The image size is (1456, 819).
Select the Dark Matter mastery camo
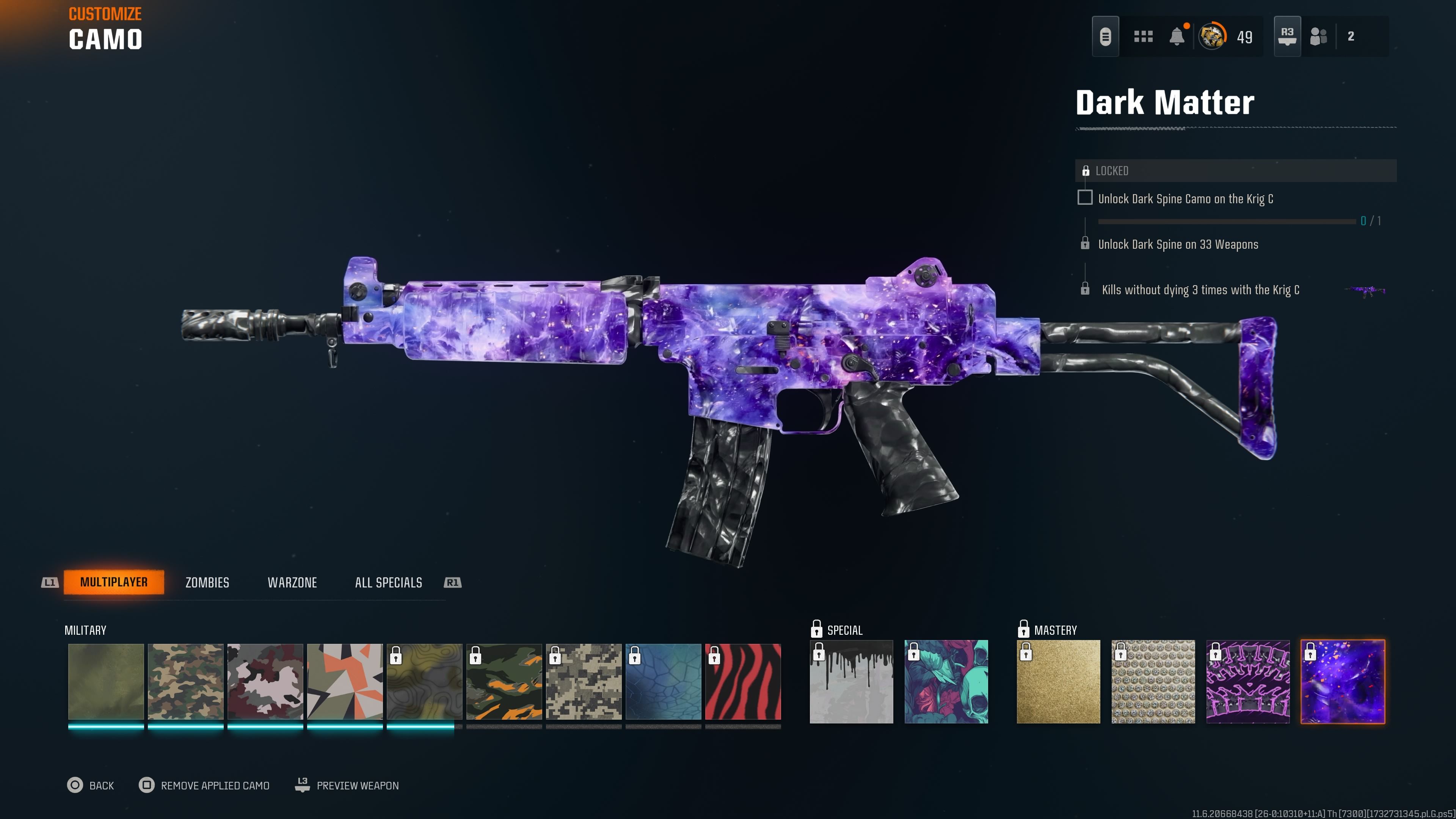1343,682
